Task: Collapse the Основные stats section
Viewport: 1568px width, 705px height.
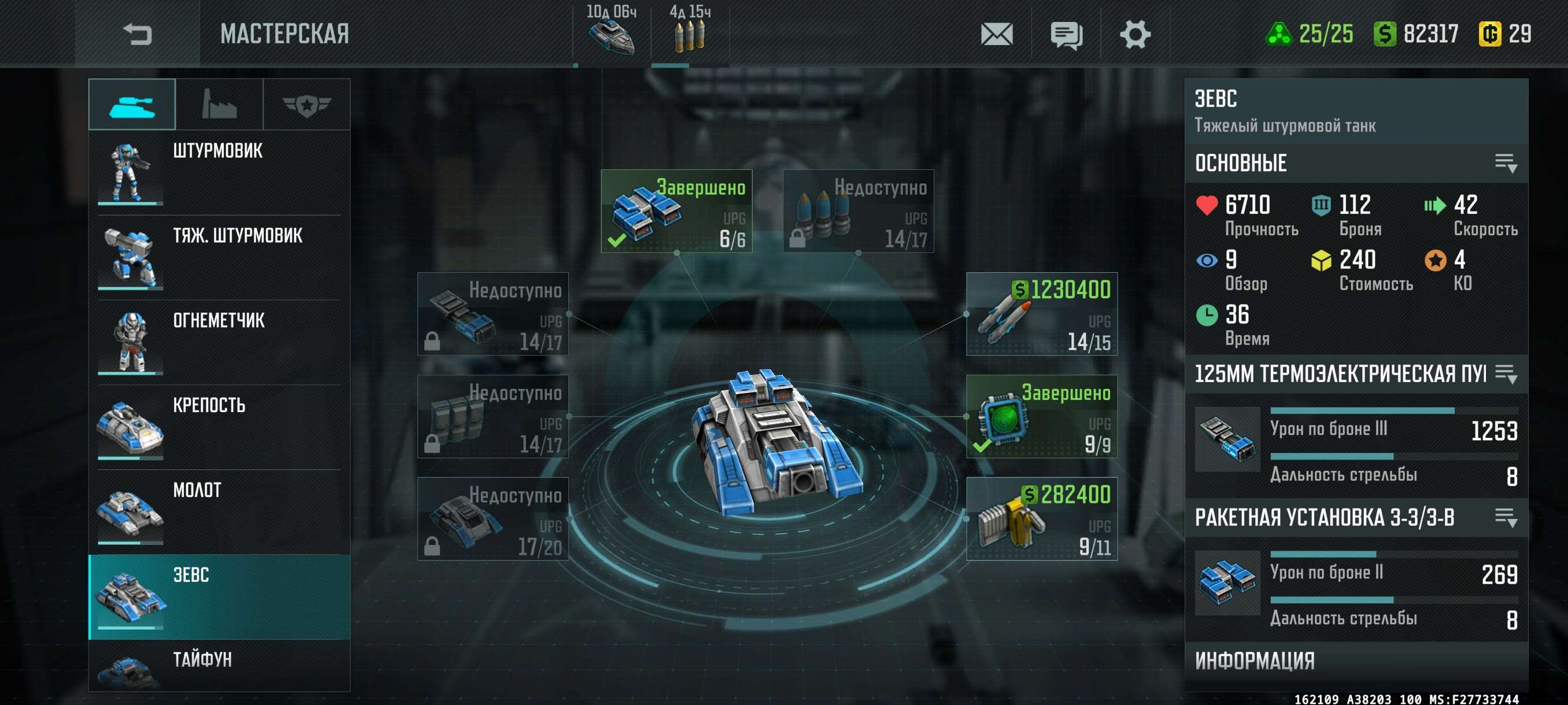Action: [1506, 163]
